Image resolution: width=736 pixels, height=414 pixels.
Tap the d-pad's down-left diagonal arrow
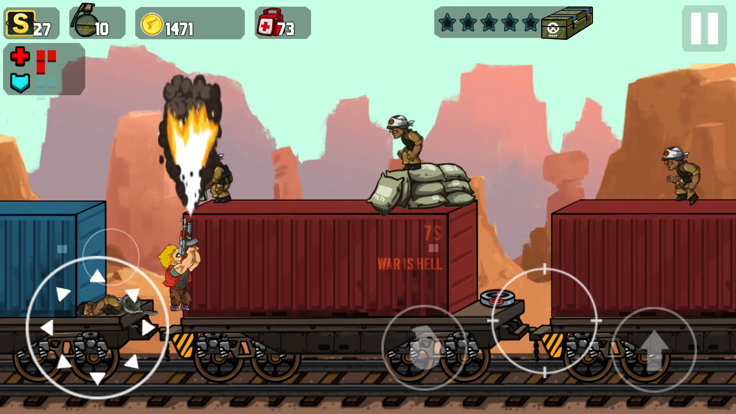click(62, 361)
